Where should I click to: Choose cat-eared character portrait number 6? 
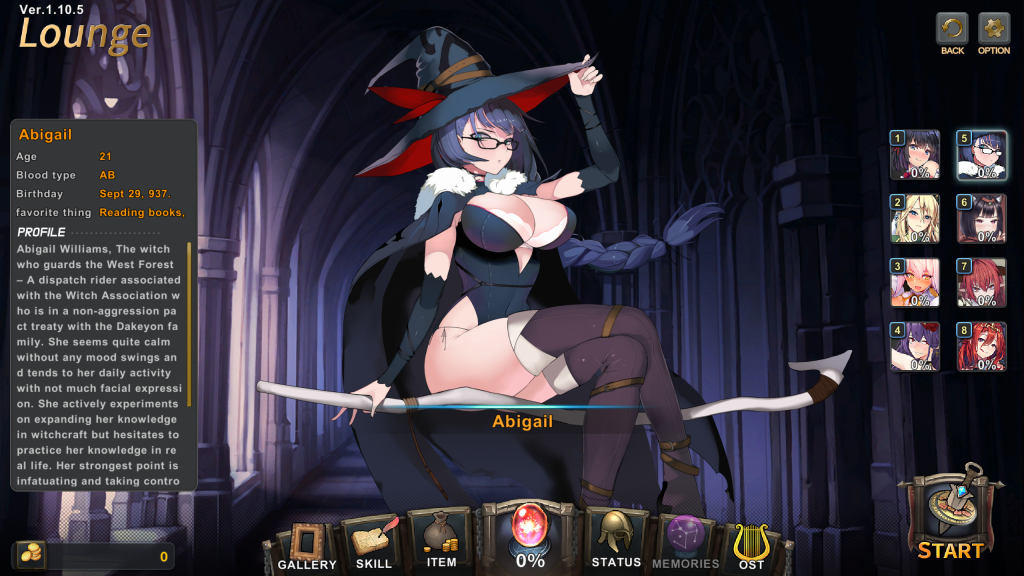pos(981,219)
